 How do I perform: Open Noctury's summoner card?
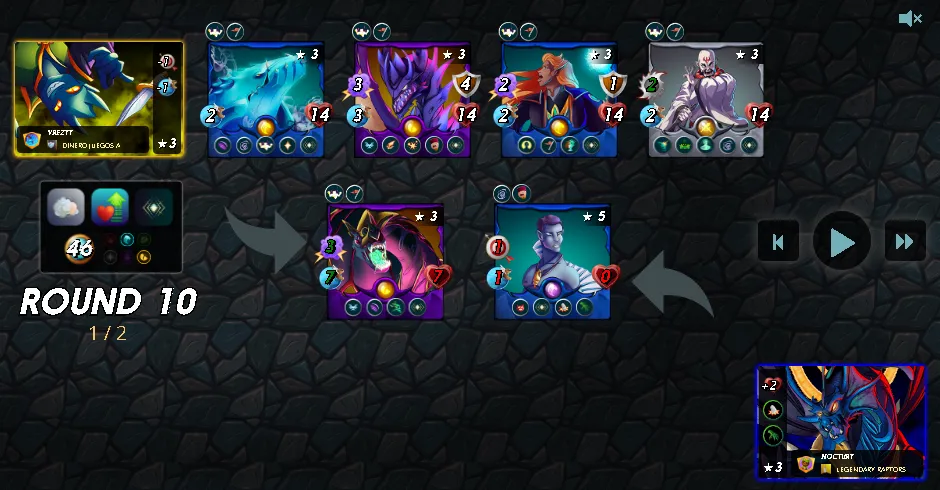[x=841, y=422]
